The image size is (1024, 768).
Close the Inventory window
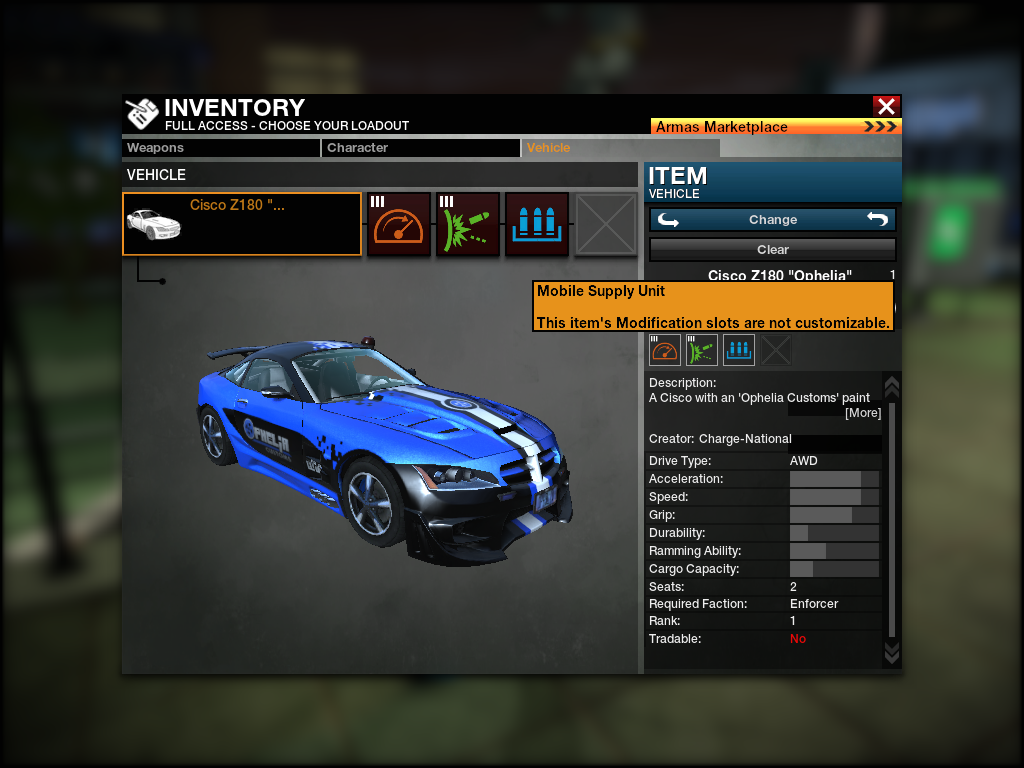pos(886,106)
